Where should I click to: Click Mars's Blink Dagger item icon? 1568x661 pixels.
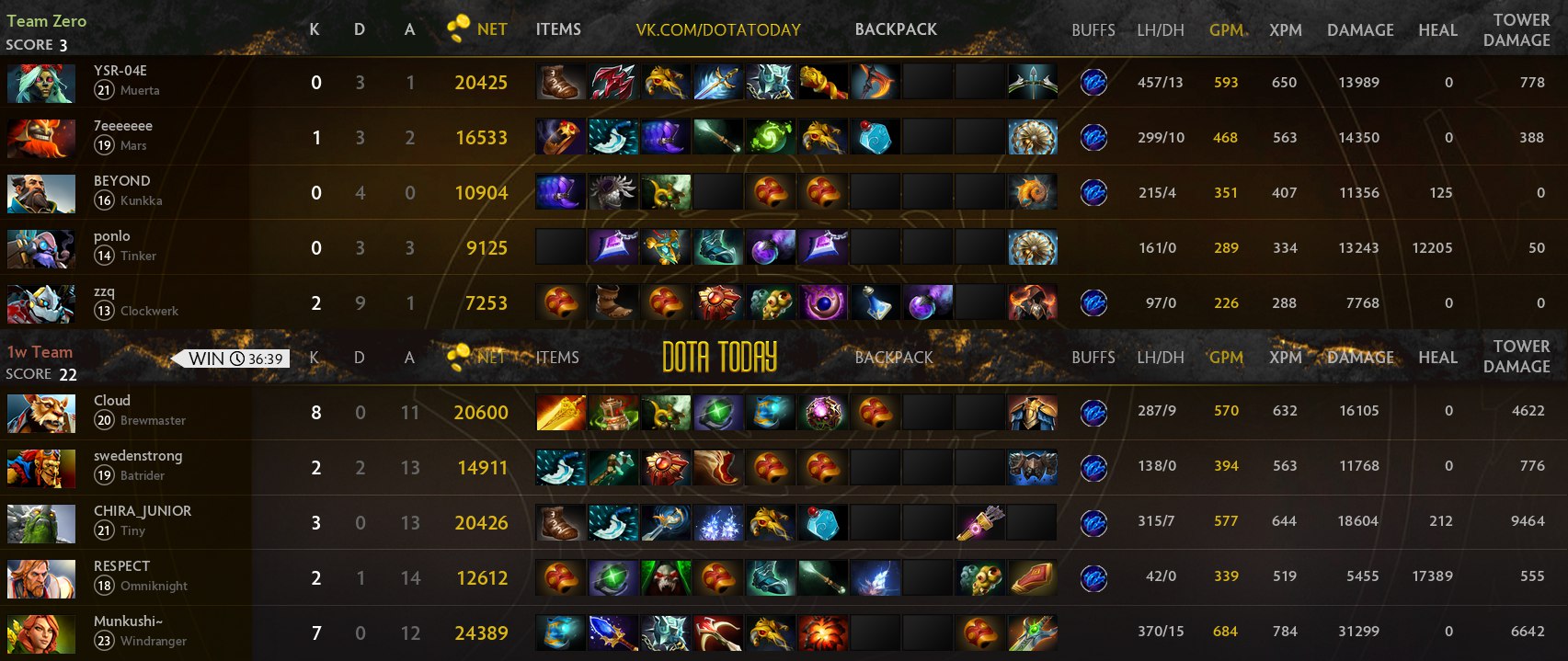[717, 138]
